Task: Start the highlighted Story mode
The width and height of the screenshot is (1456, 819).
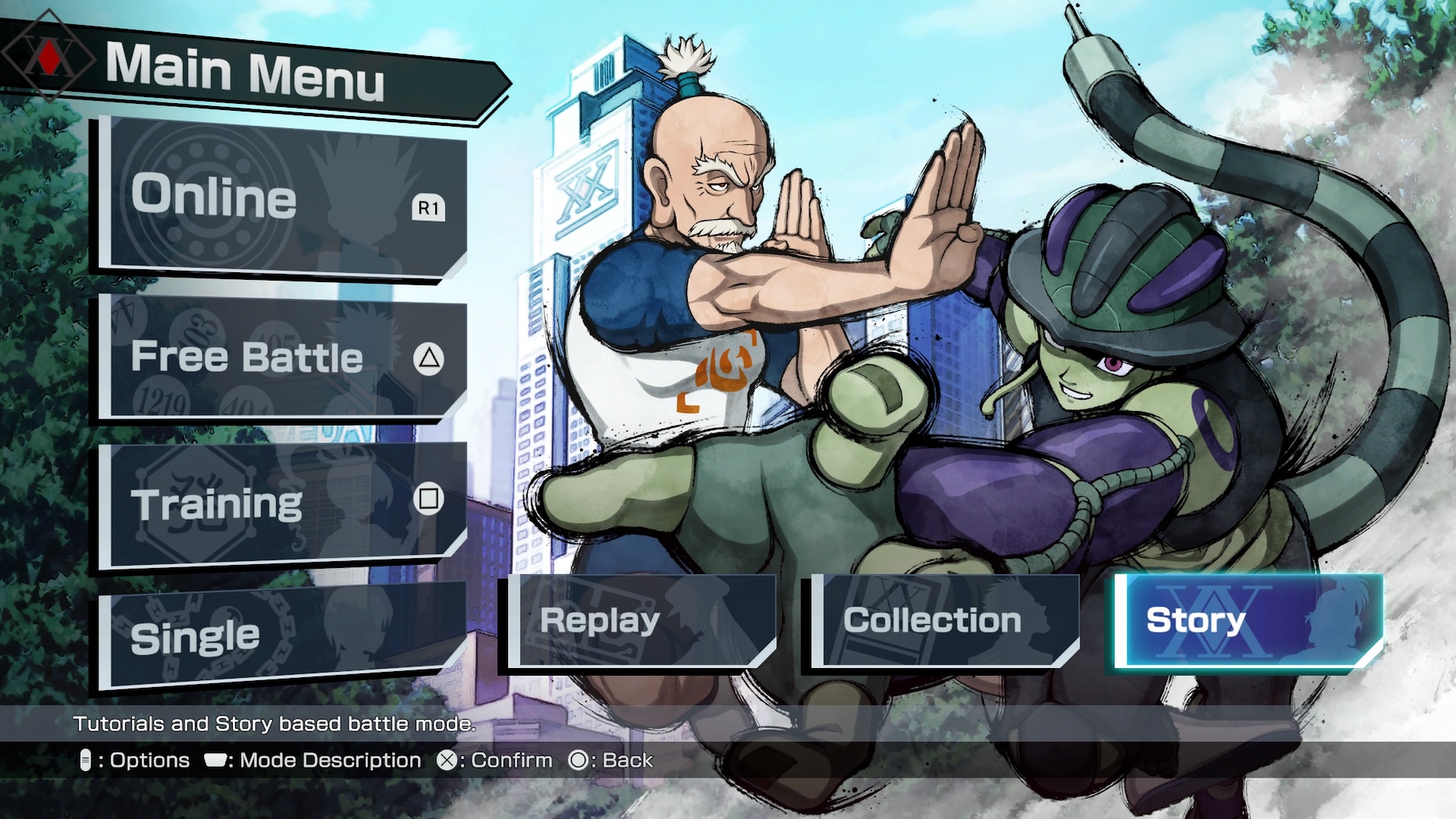Action: [1249, 621]
